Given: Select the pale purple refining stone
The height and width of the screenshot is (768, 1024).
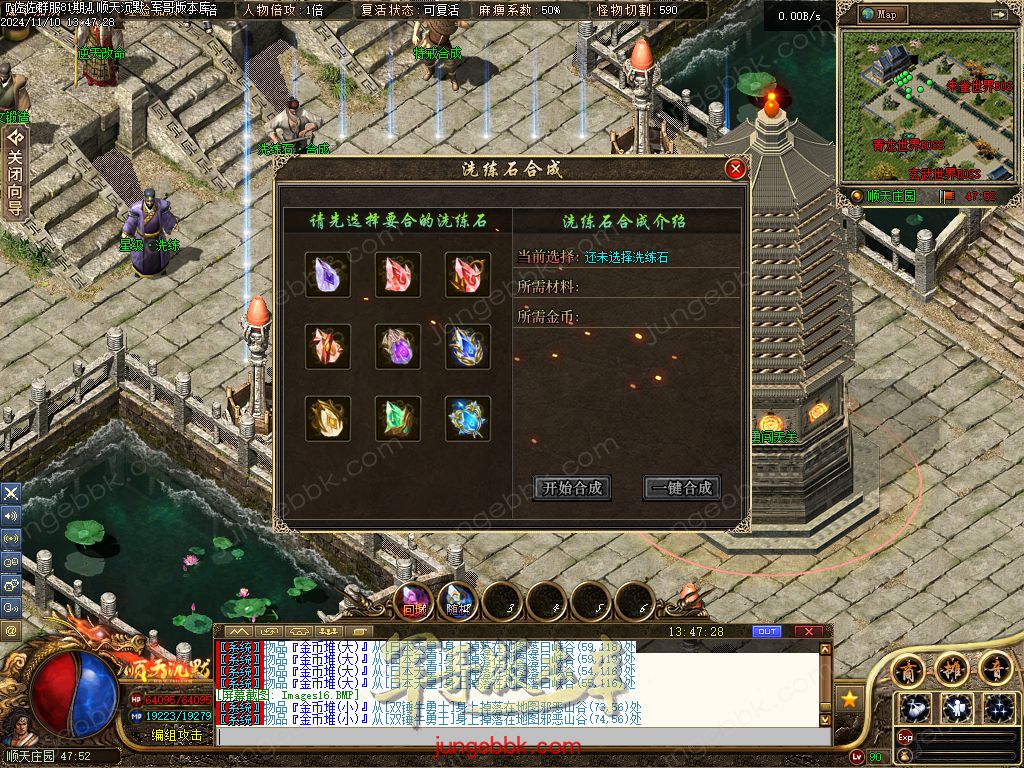Looking at the screenshot, I should coord(328,275).
